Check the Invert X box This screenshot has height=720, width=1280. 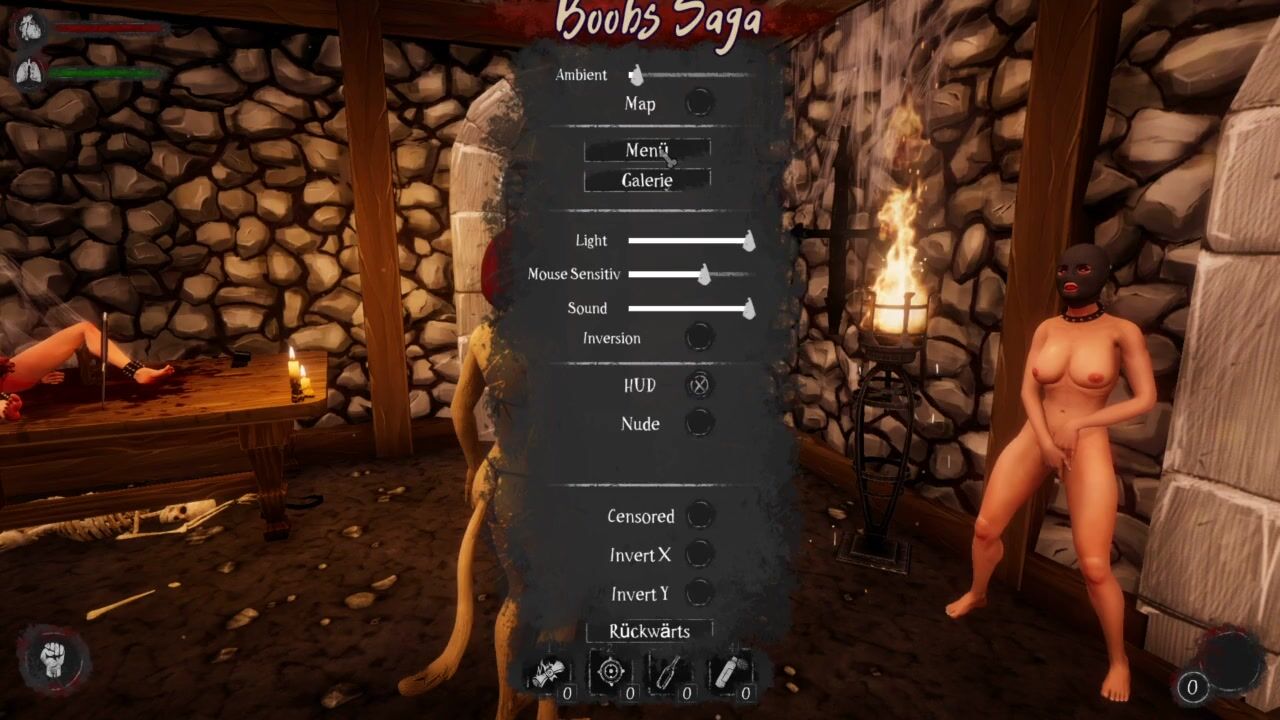[700, 554]
